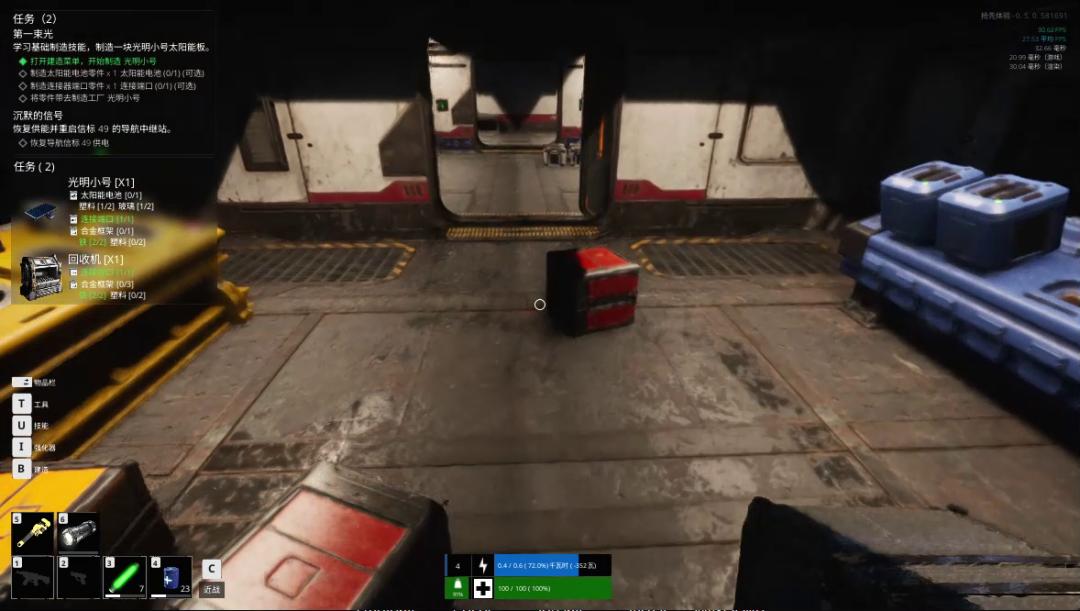Click the medical cross health icon

482,588
